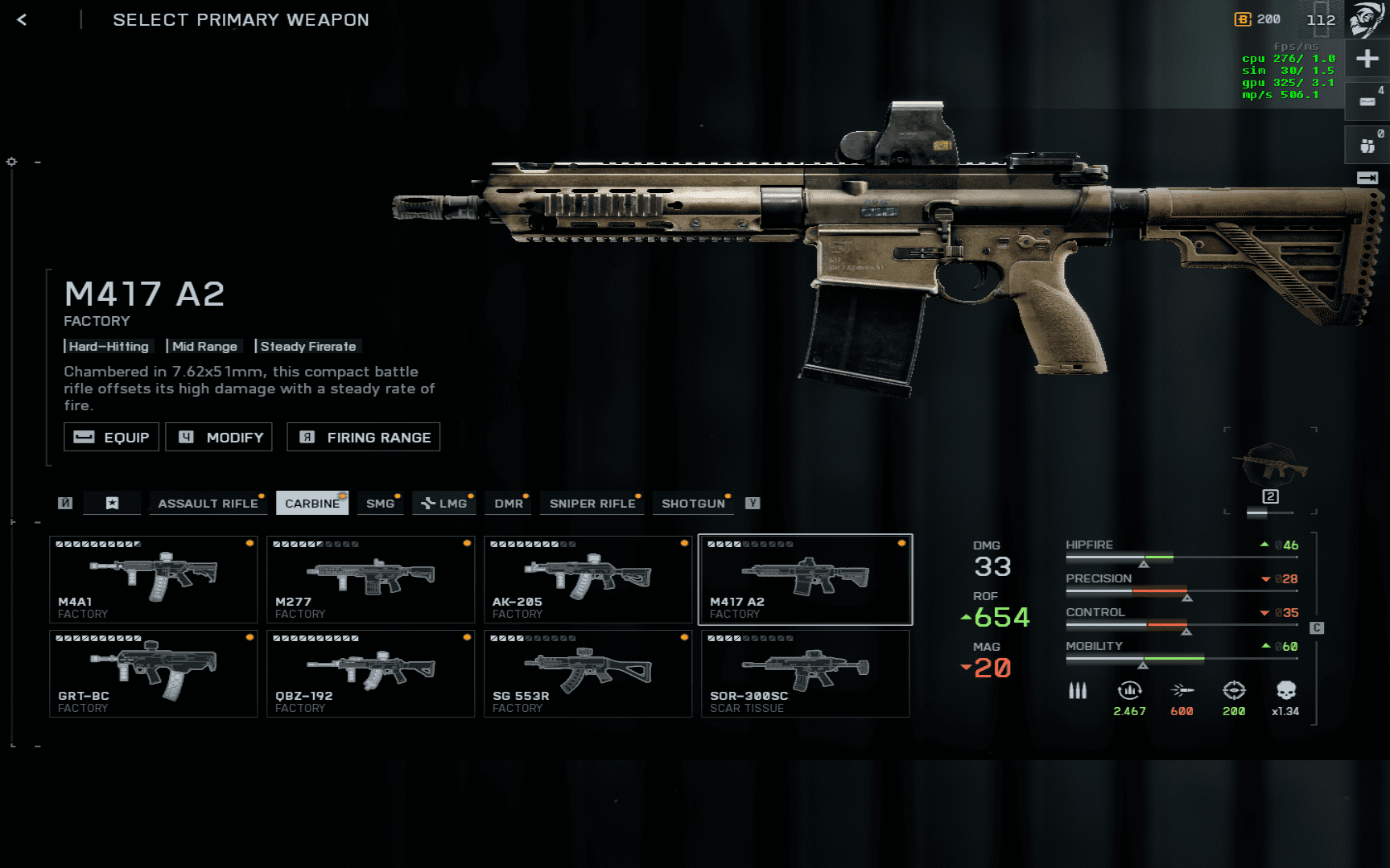Image resolution: width=1390 pixels, height=868 pixels.
Task: View the Sniper Rifle category
Action: (592, 504)
